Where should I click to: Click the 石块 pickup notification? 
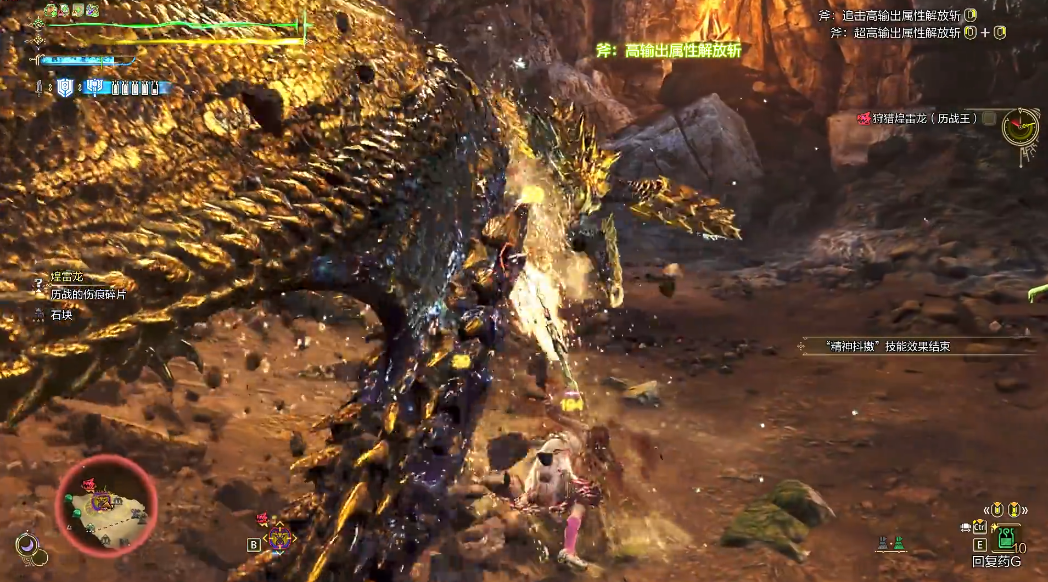click(x=62, y=314)
